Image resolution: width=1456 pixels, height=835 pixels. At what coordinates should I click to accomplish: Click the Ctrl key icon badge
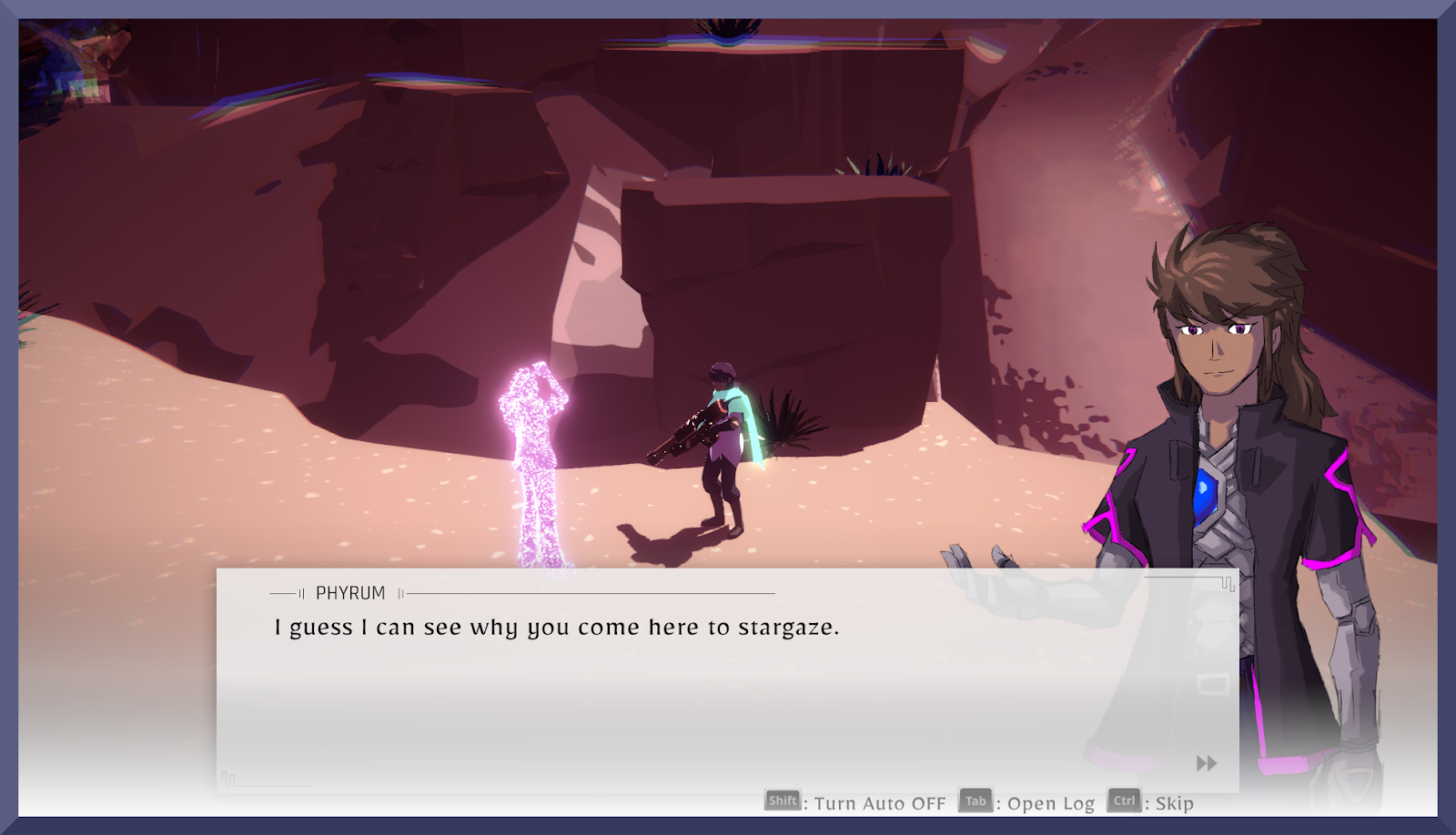pos(1125,802)
